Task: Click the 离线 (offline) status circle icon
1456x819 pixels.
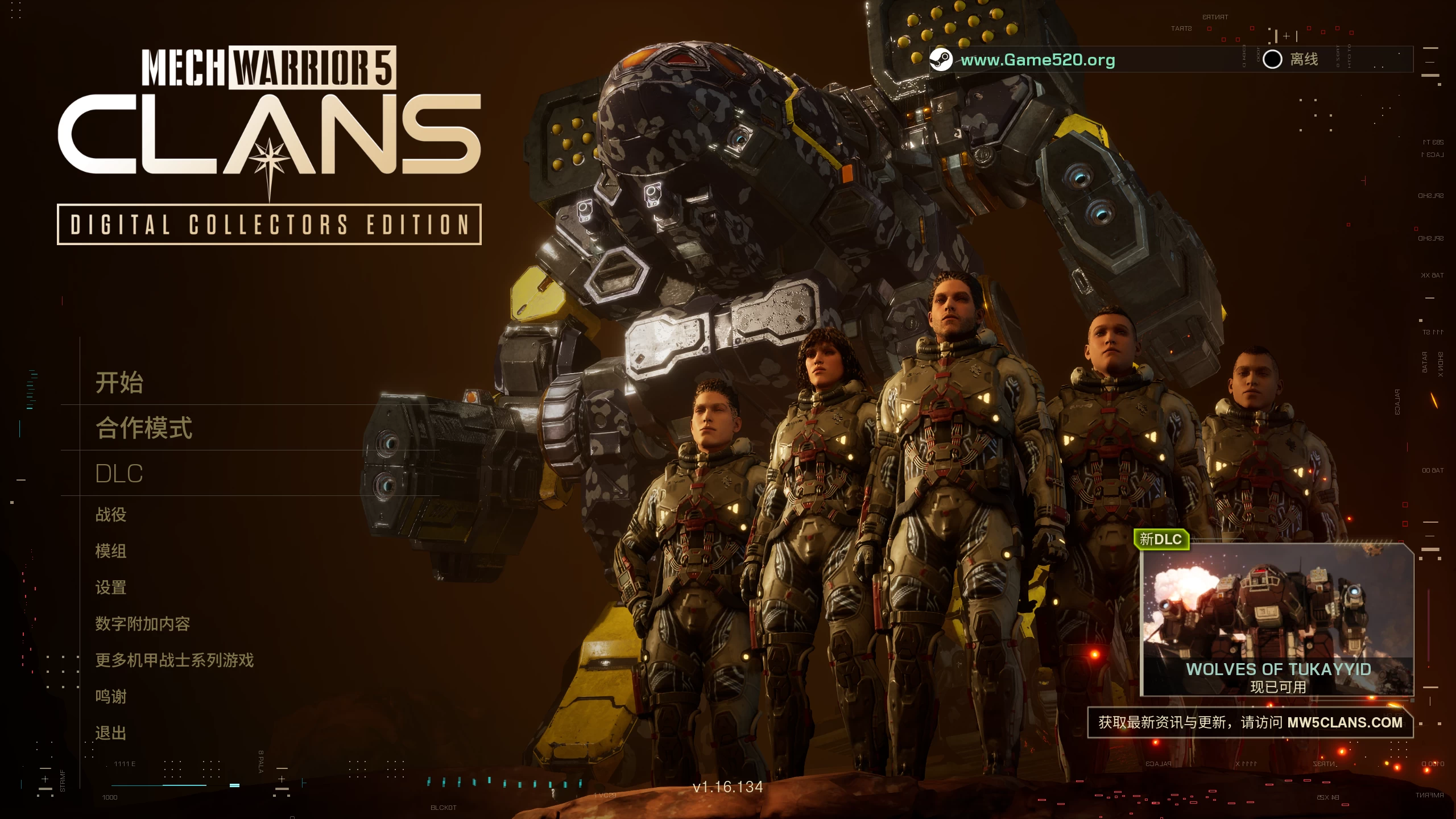Action: [x=1273, y=59]
